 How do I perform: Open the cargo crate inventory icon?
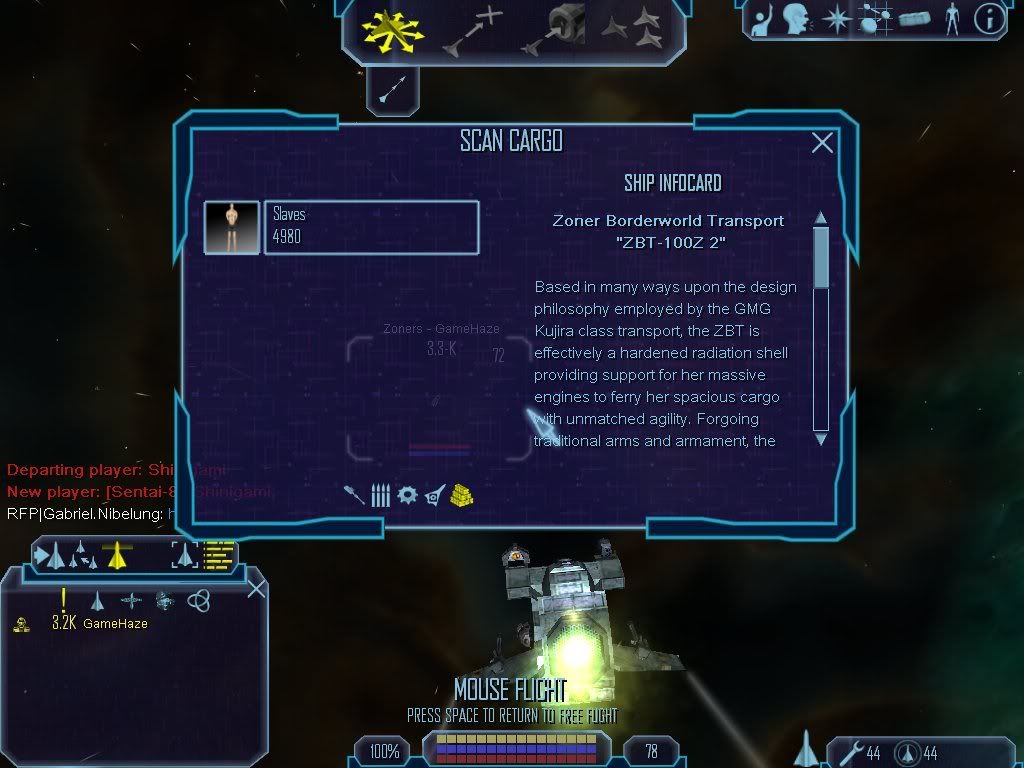pos(915,19)
